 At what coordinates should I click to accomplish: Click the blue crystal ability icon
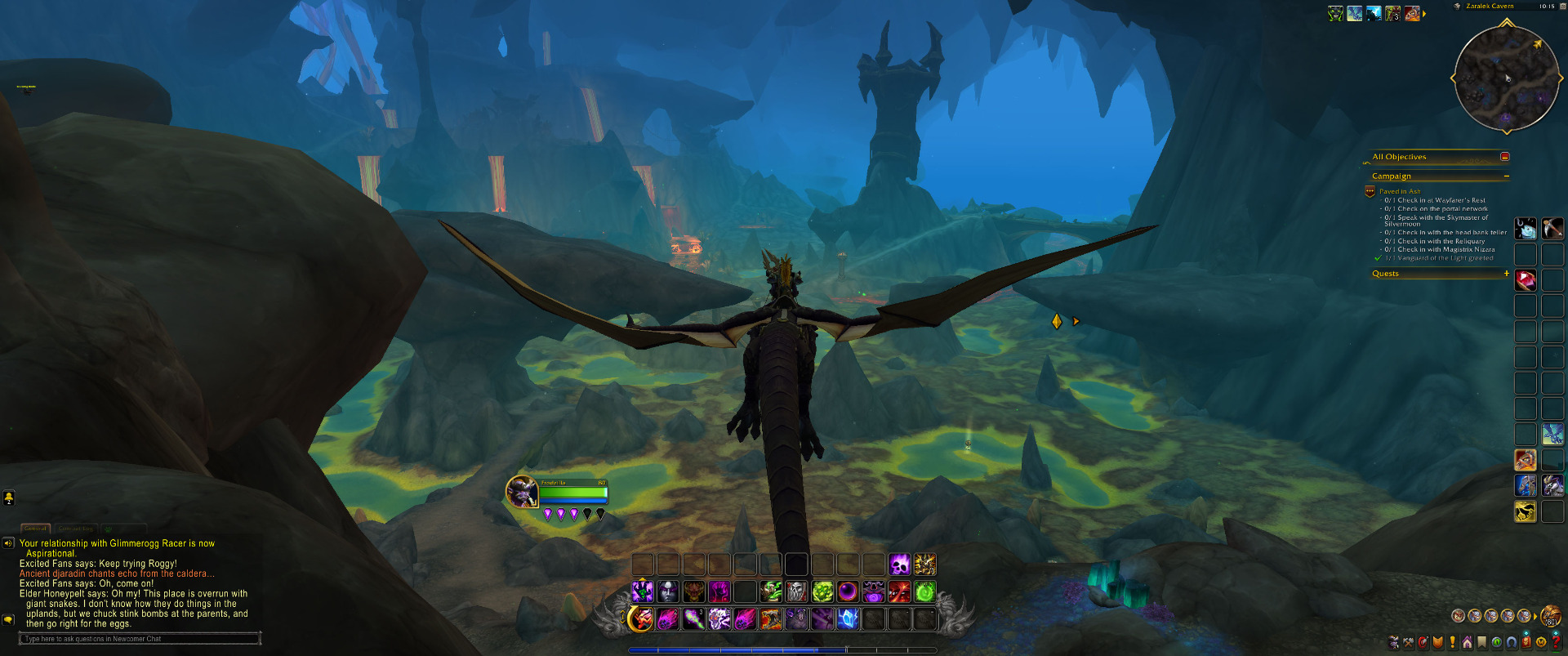[848, 619]
